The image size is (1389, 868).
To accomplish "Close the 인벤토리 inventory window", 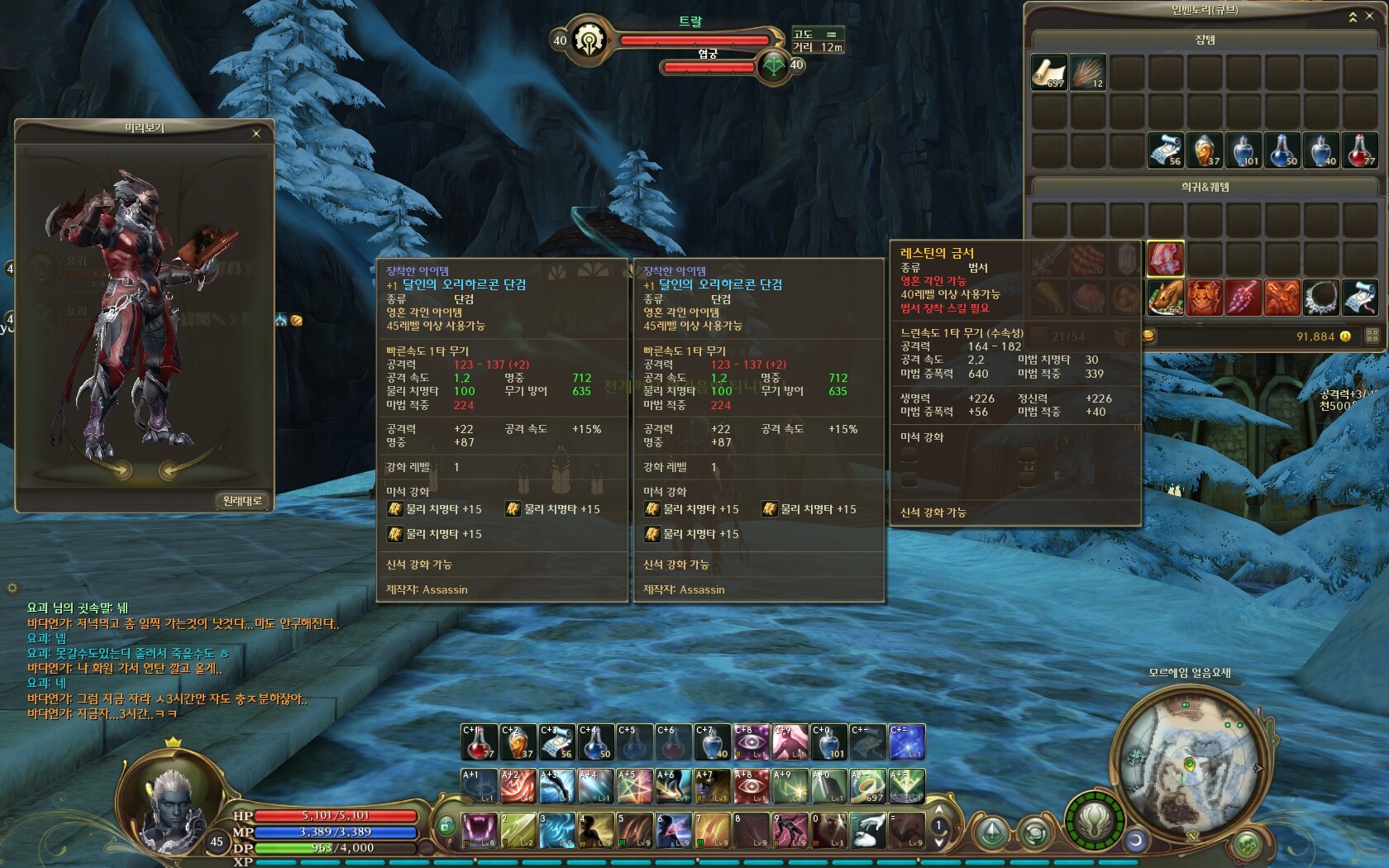I will point(1370,17).
